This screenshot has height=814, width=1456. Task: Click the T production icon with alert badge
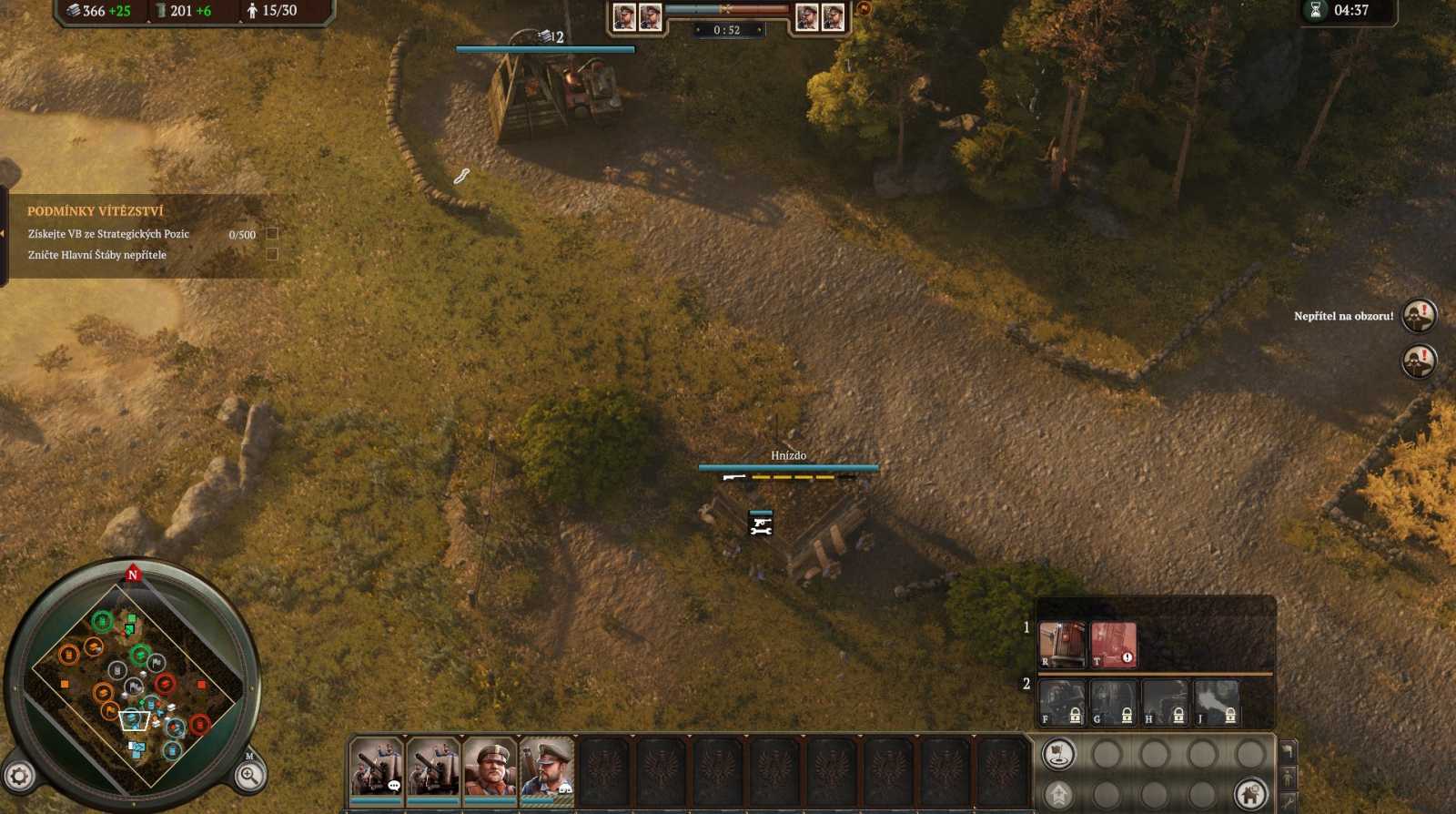(x=1113, y=644)
